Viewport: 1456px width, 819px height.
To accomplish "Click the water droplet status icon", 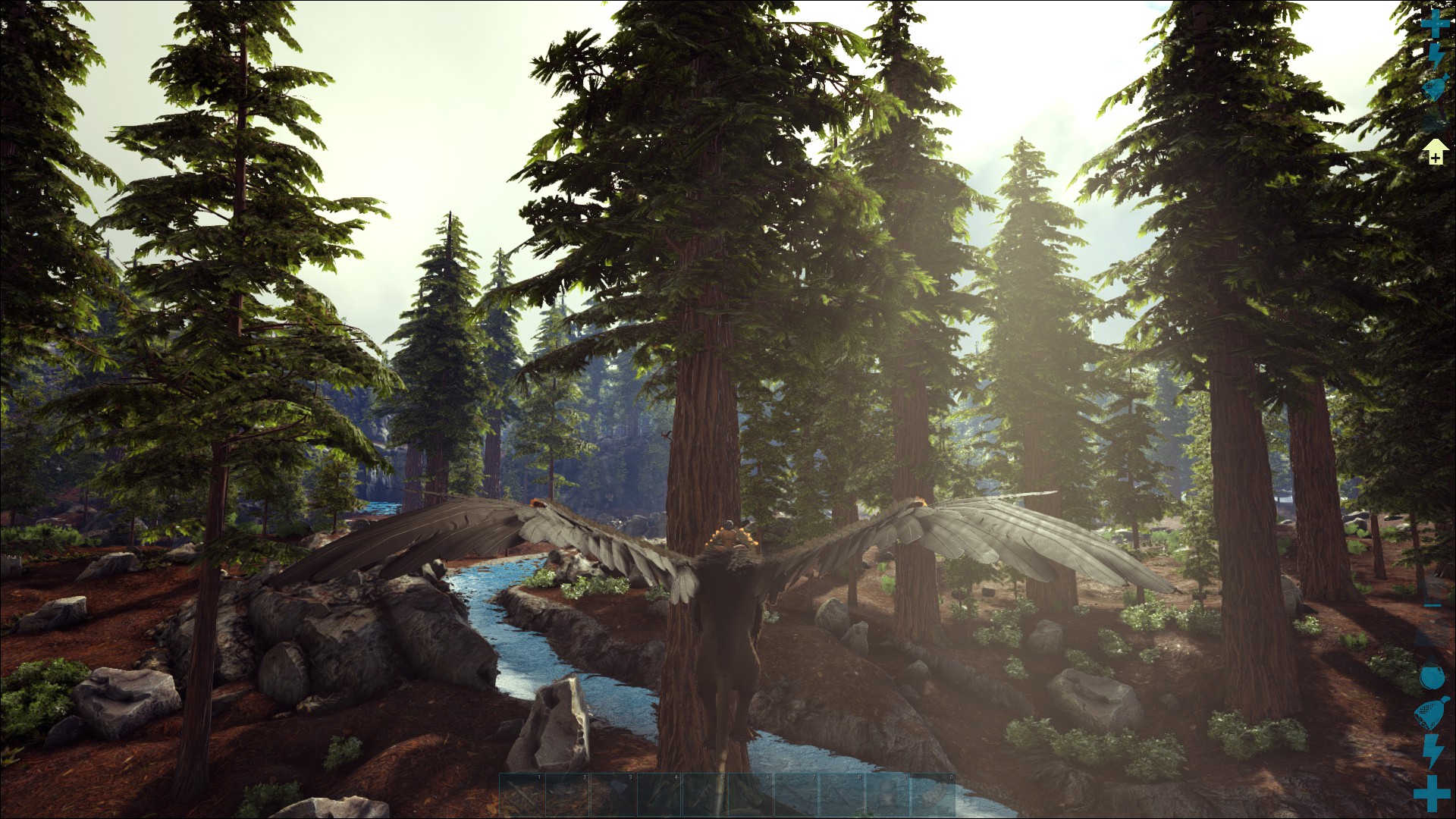I will coord(1431,676).
